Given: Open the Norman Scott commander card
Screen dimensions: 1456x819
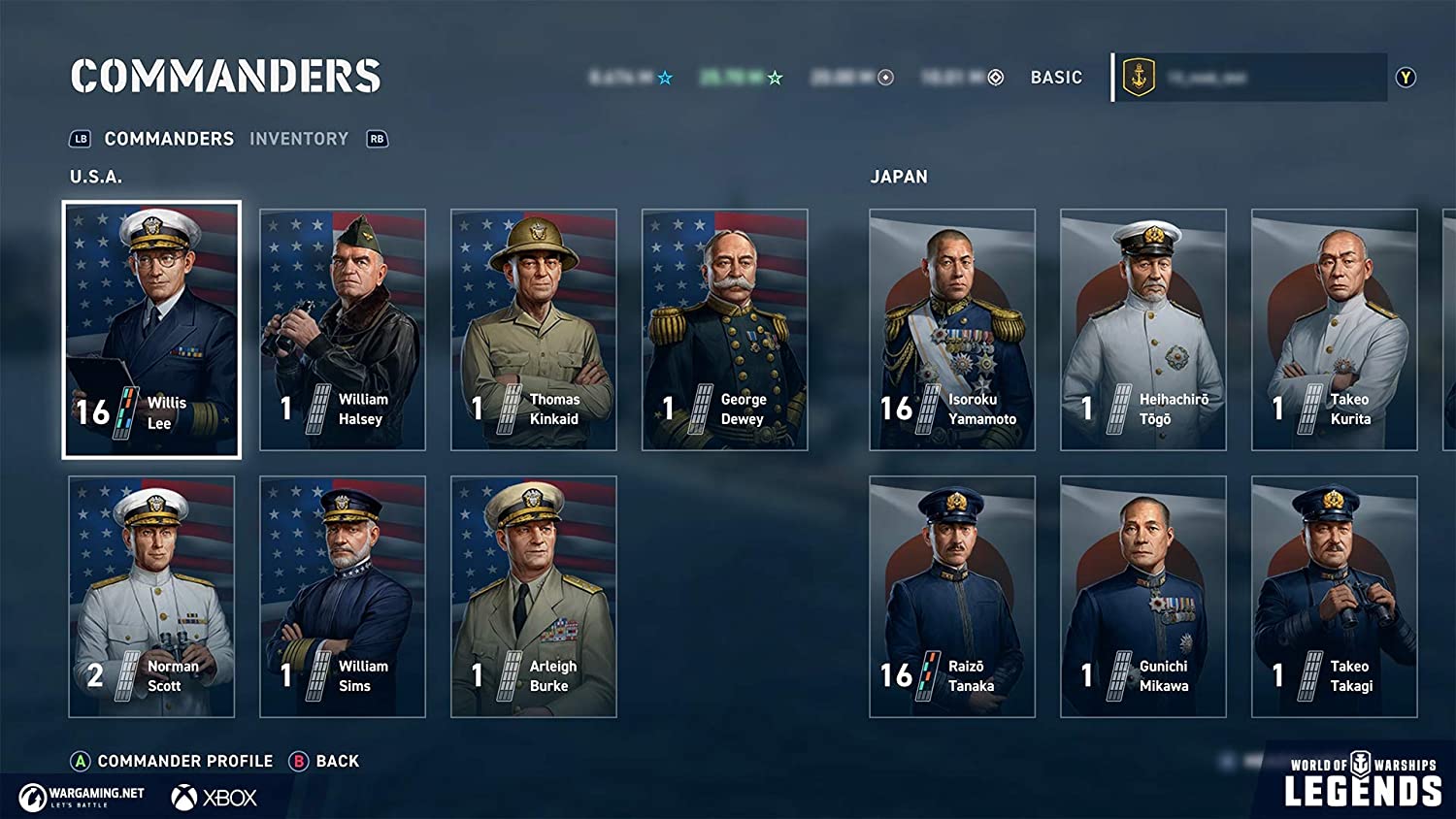Looking at the screenshot, I should click(151, 596).
